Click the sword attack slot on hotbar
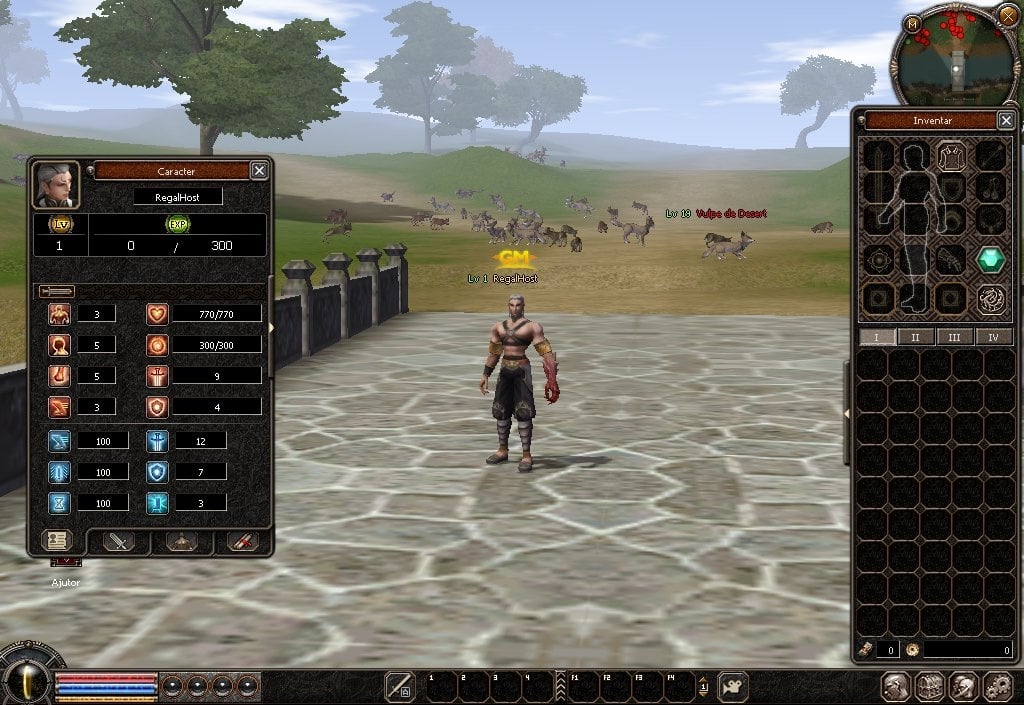This screenshot has height=705, width=1024. tap(399, 686)
